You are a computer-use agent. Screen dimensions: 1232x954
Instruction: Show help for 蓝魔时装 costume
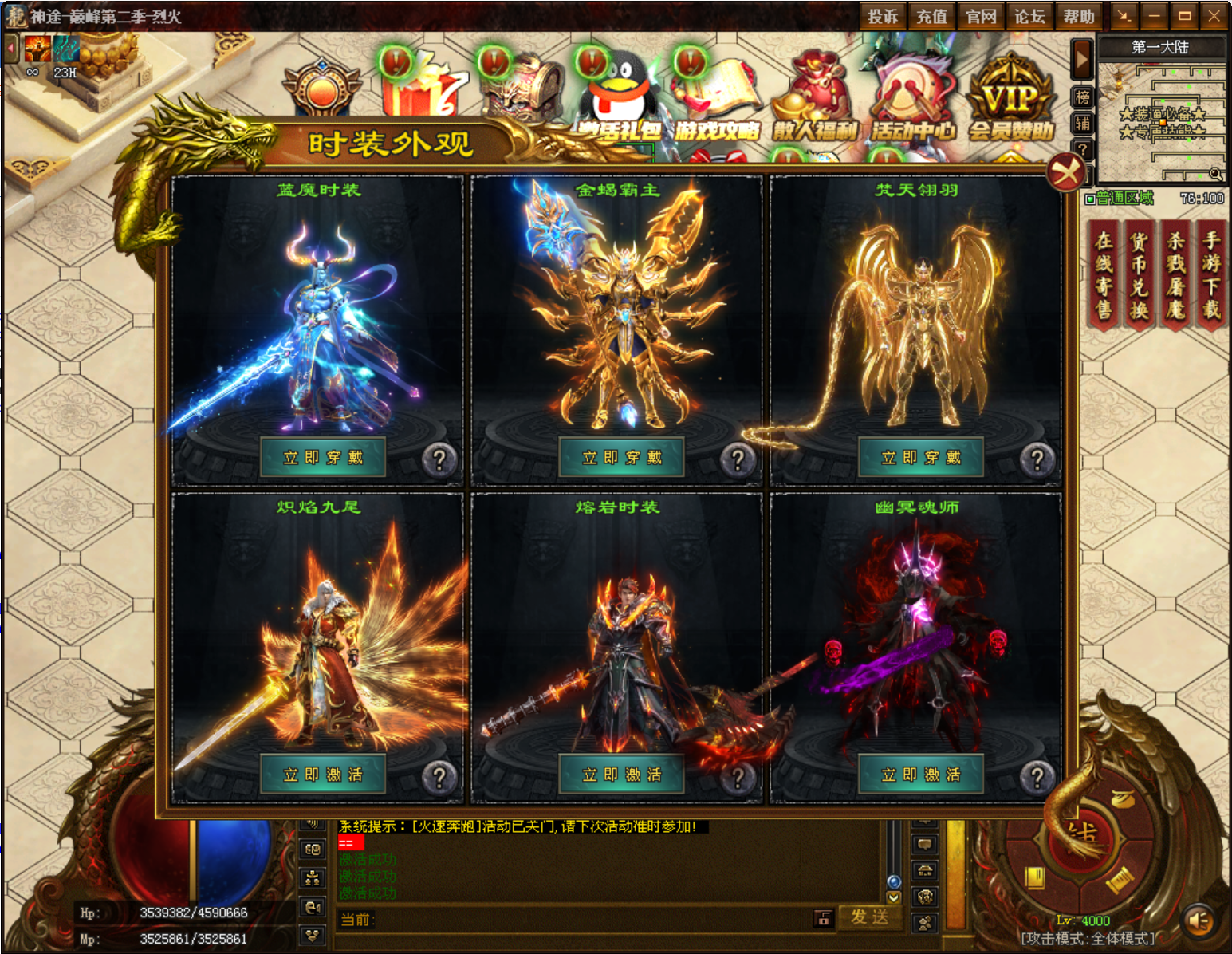(439, 459)
